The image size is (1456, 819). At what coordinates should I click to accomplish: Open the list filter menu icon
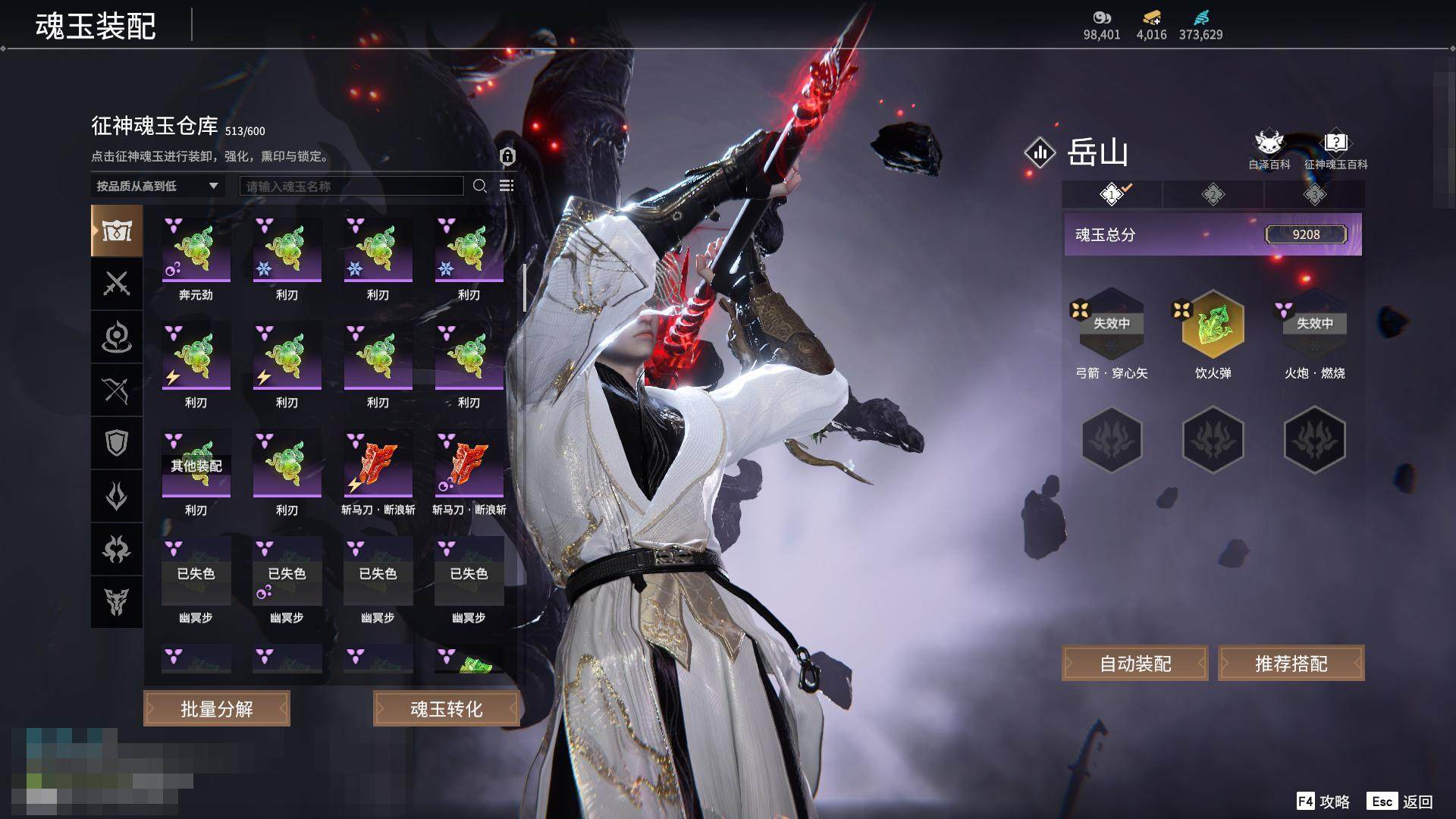507,186
